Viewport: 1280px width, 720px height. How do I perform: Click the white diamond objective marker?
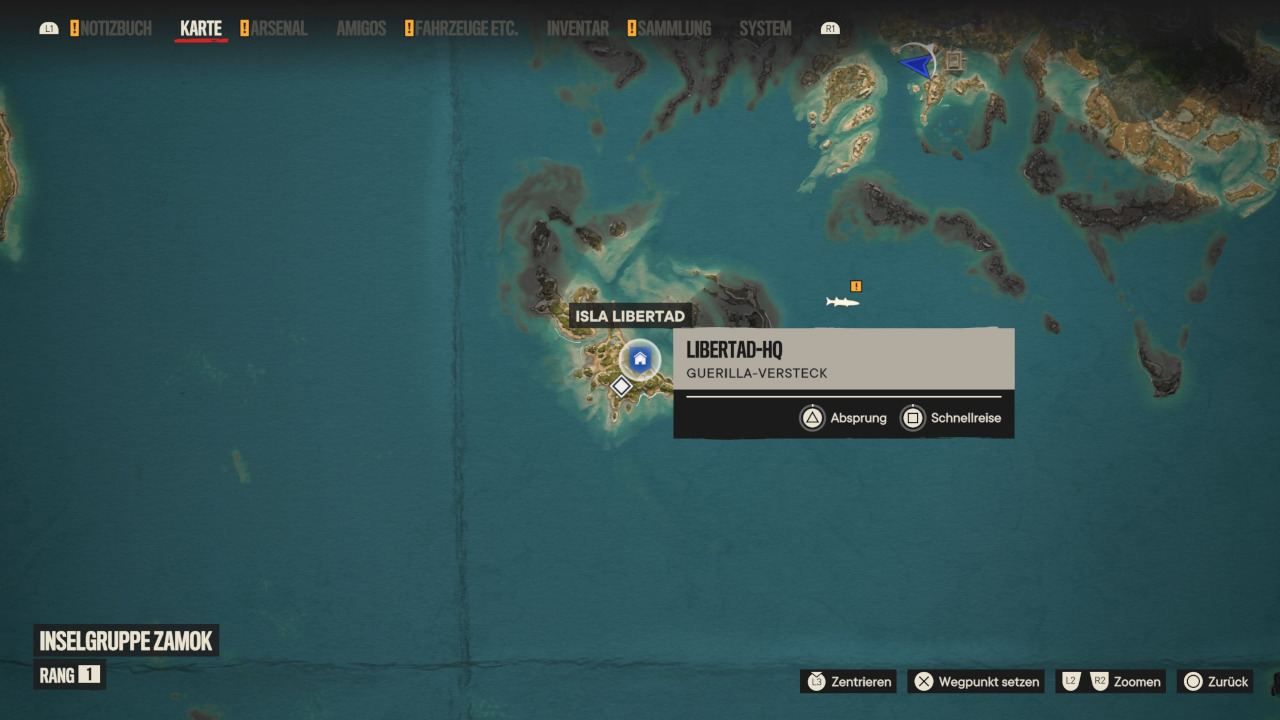click(621, 386)
